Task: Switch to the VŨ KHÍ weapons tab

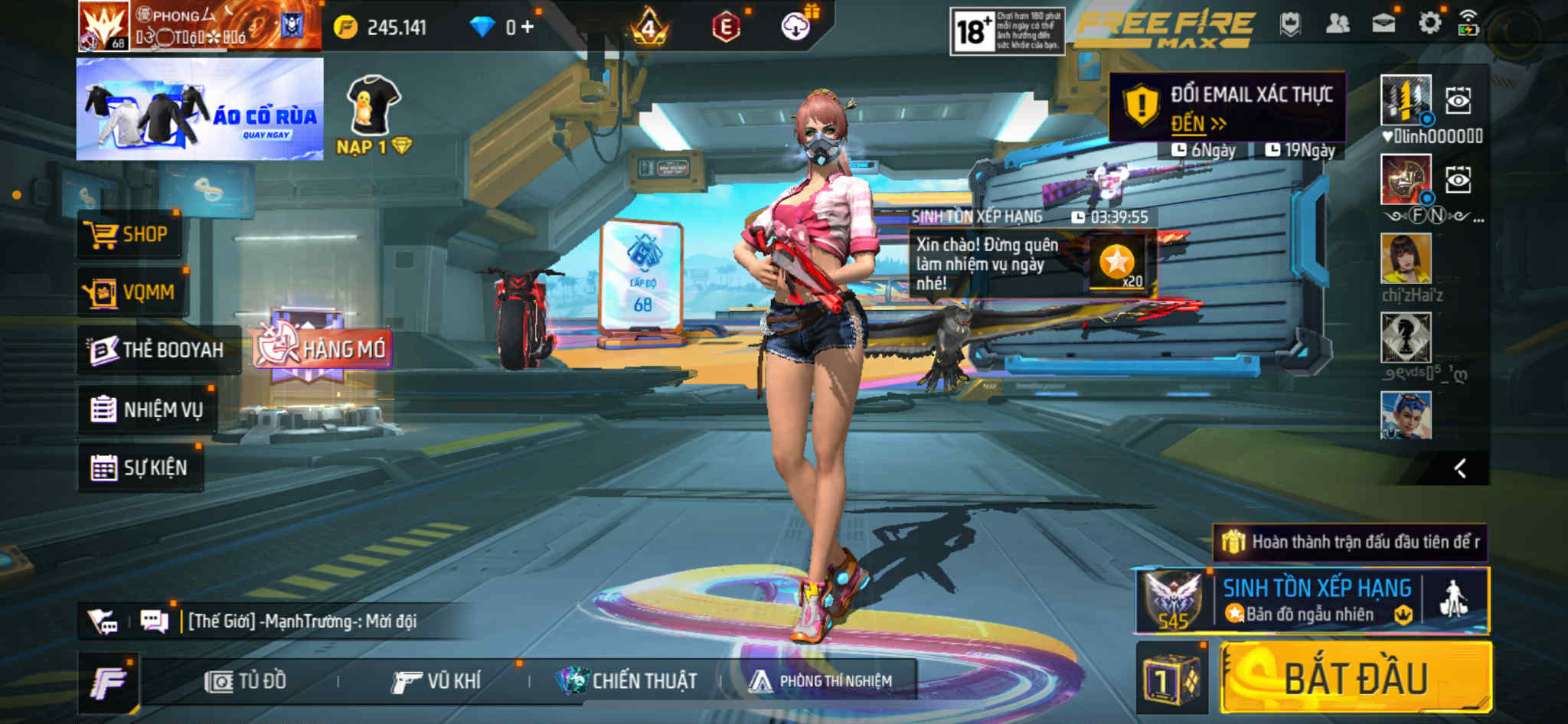Action: point(436,681)
